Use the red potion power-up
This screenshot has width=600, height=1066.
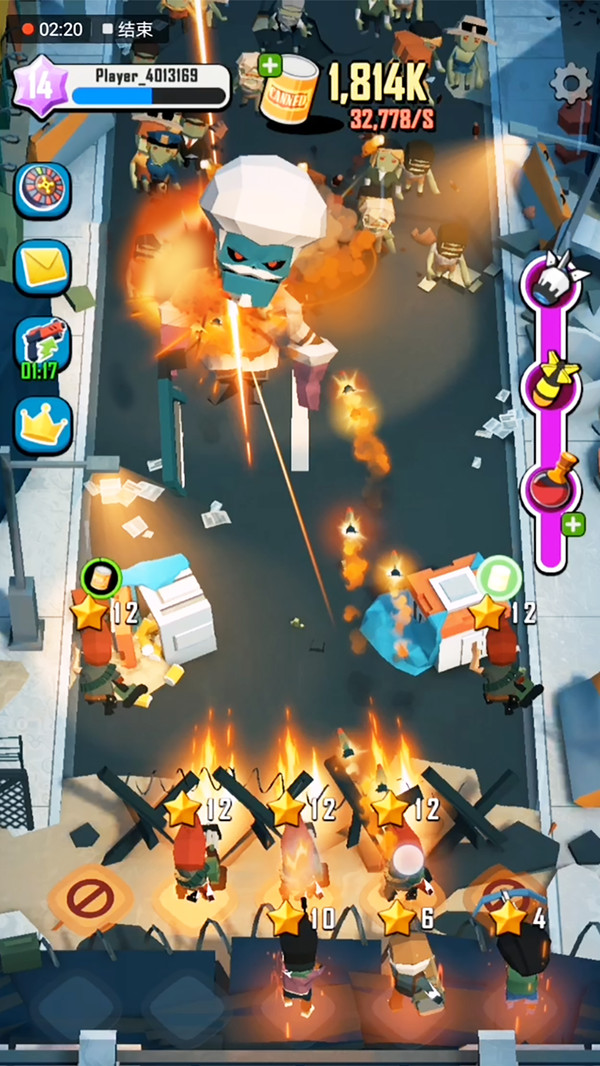click(550, 483)
